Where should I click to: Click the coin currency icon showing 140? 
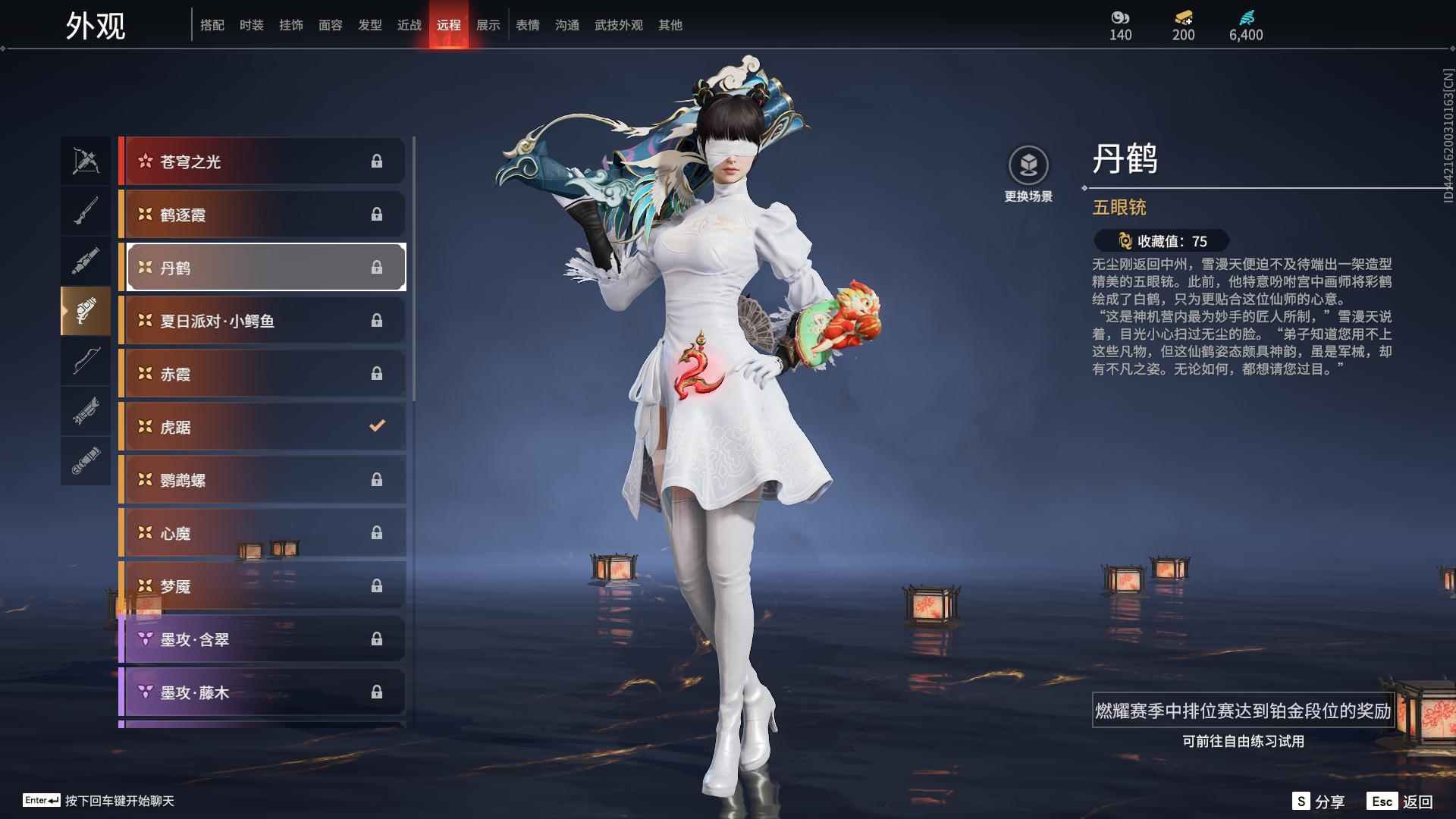pyautogui.click(x=1120, y=17)
